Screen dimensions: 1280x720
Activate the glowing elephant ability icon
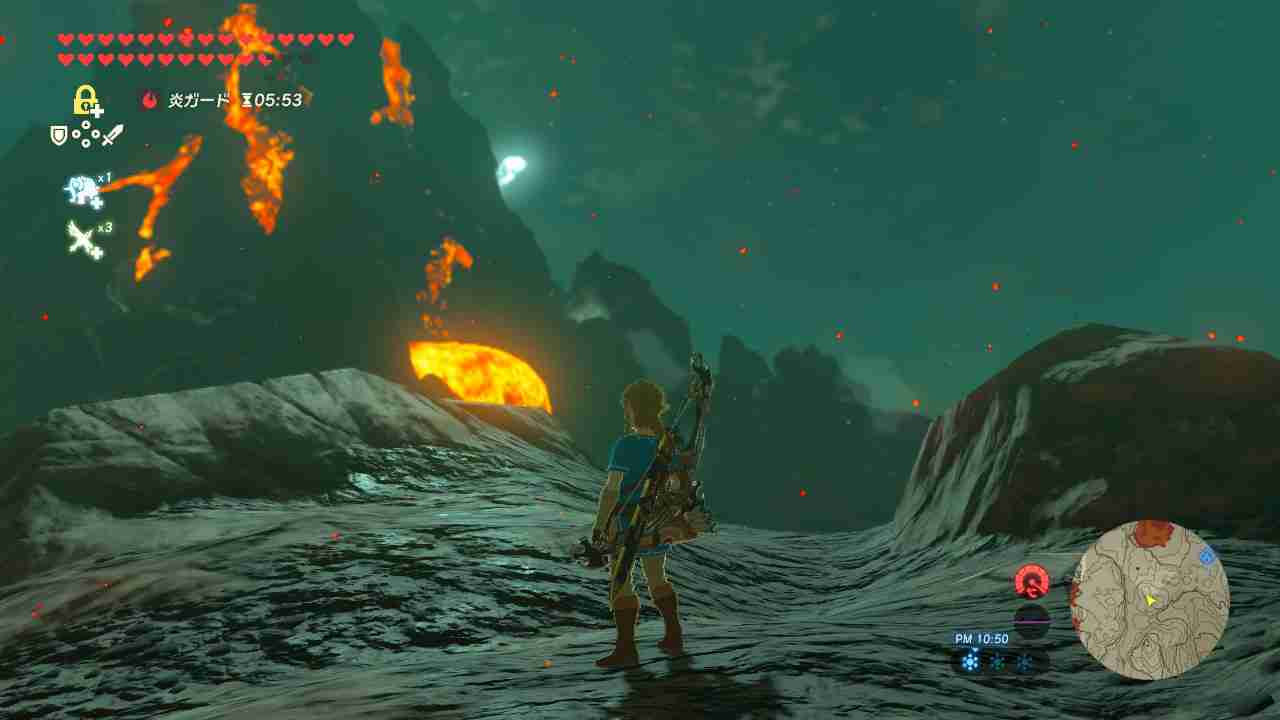[x=84, y=190]
